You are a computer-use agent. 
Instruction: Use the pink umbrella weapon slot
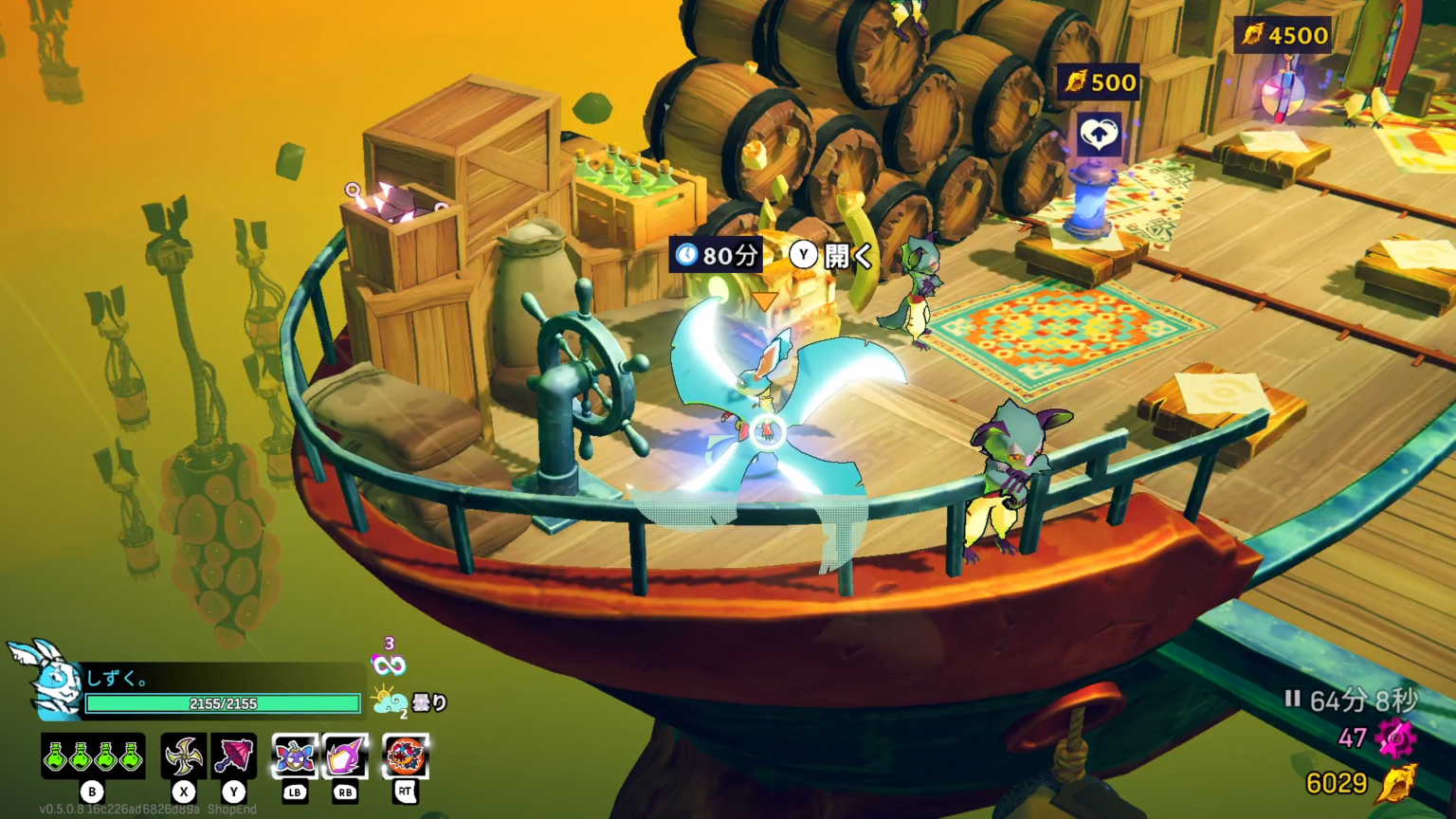tap(233, 756)
